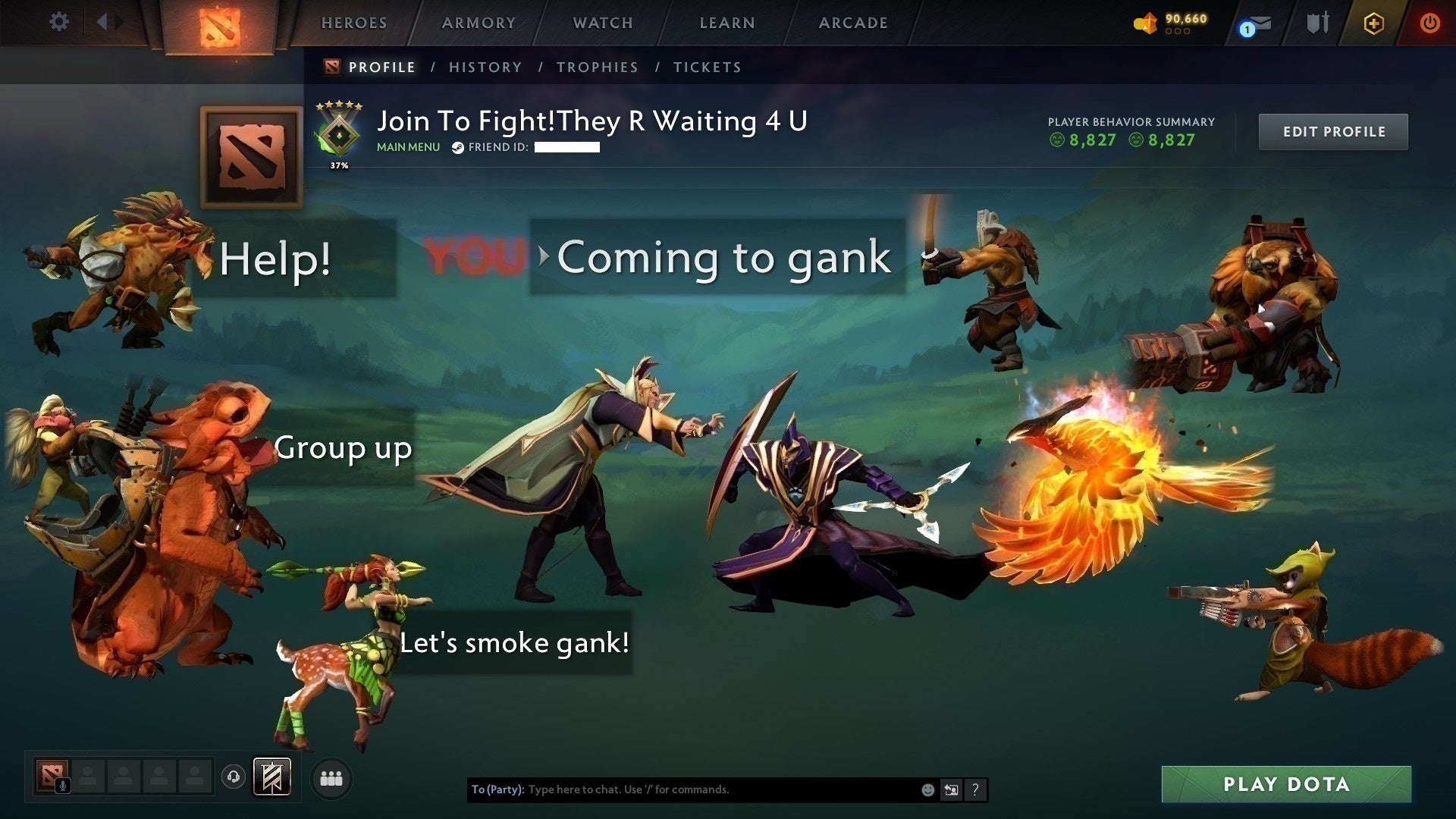This screenshot has height=819, width=1456.
Task: Switch to the HISTORY tab
Action: [x=485, y=67]
